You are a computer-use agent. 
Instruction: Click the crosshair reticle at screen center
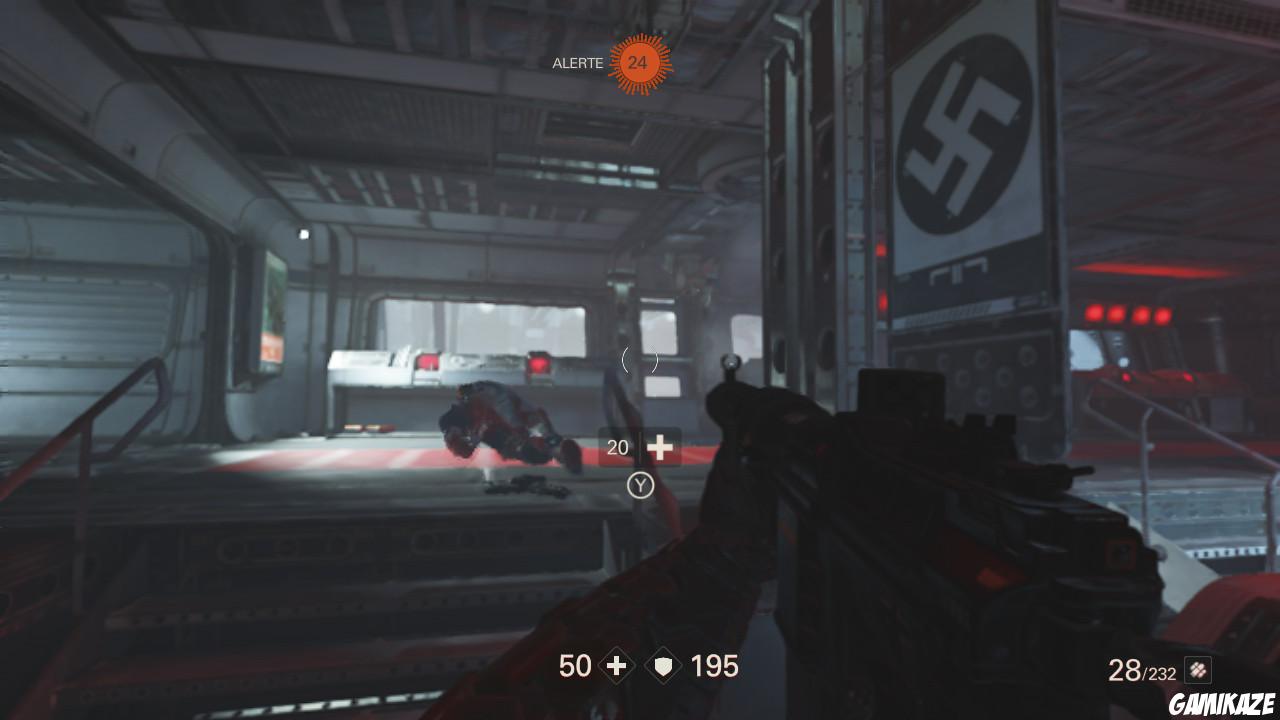coord(640,362)
